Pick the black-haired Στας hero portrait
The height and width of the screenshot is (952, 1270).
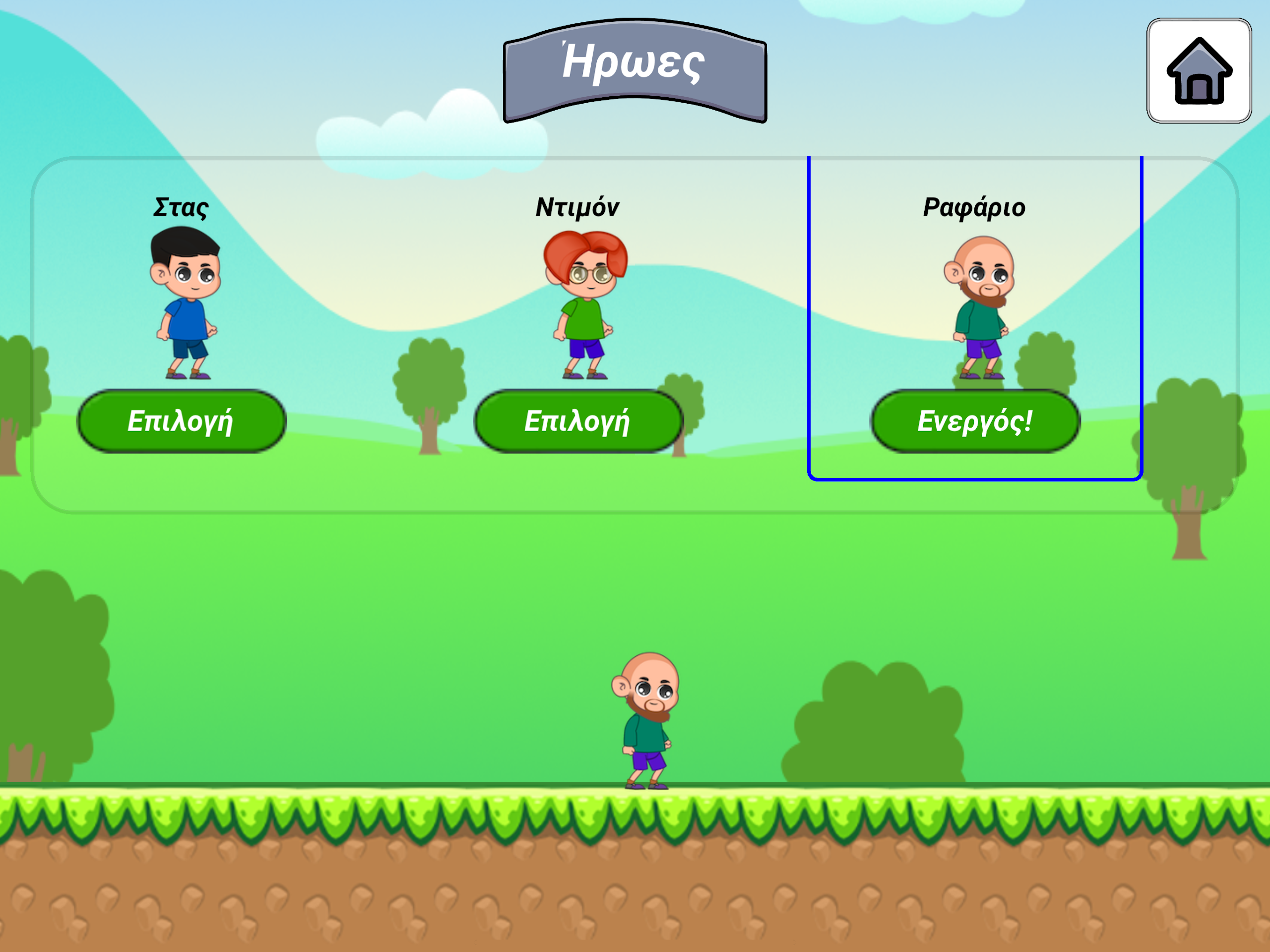tap(185, 303)
